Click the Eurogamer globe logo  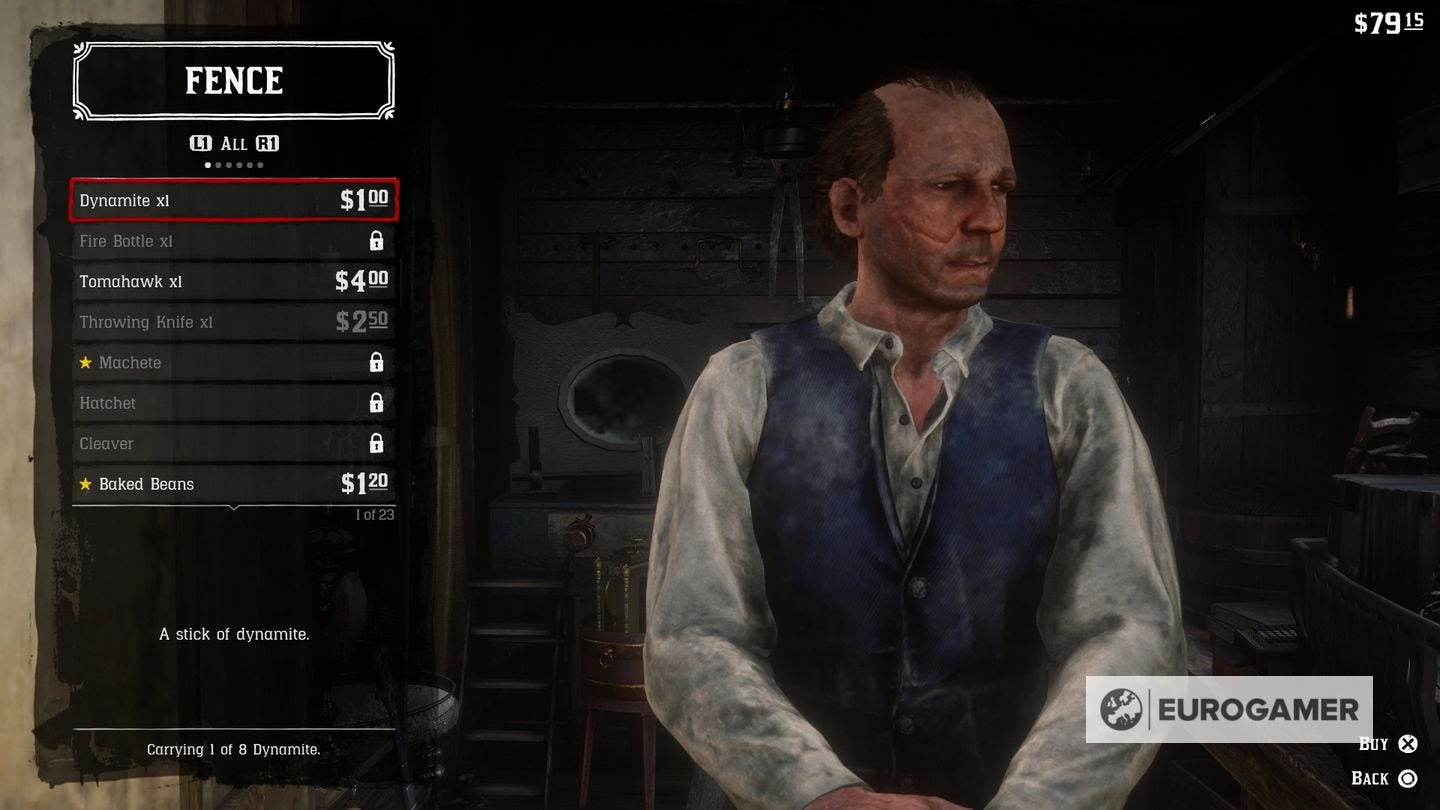(1120, 710)
